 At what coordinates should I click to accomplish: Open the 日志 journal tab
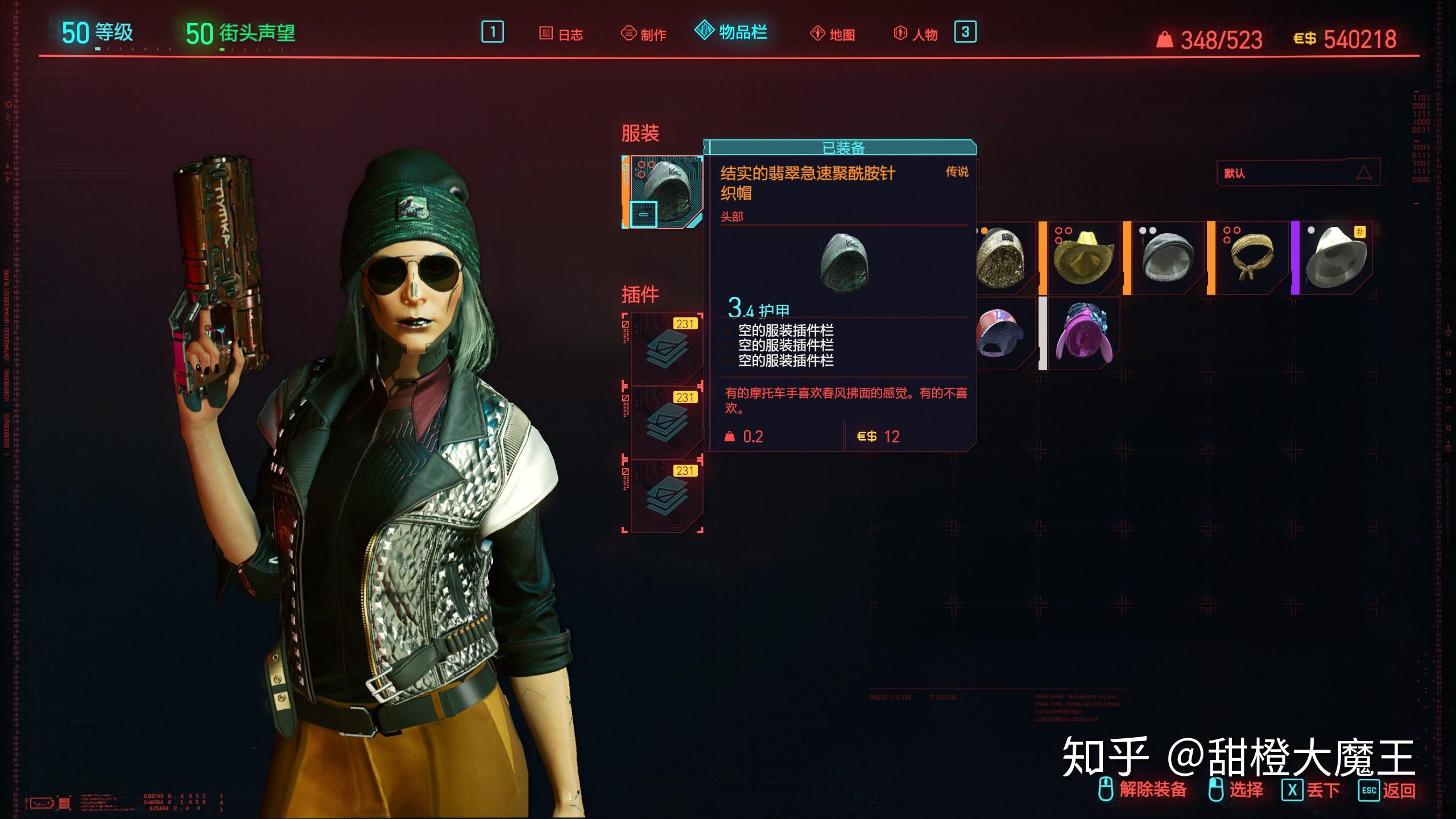[x=546, y=34]
